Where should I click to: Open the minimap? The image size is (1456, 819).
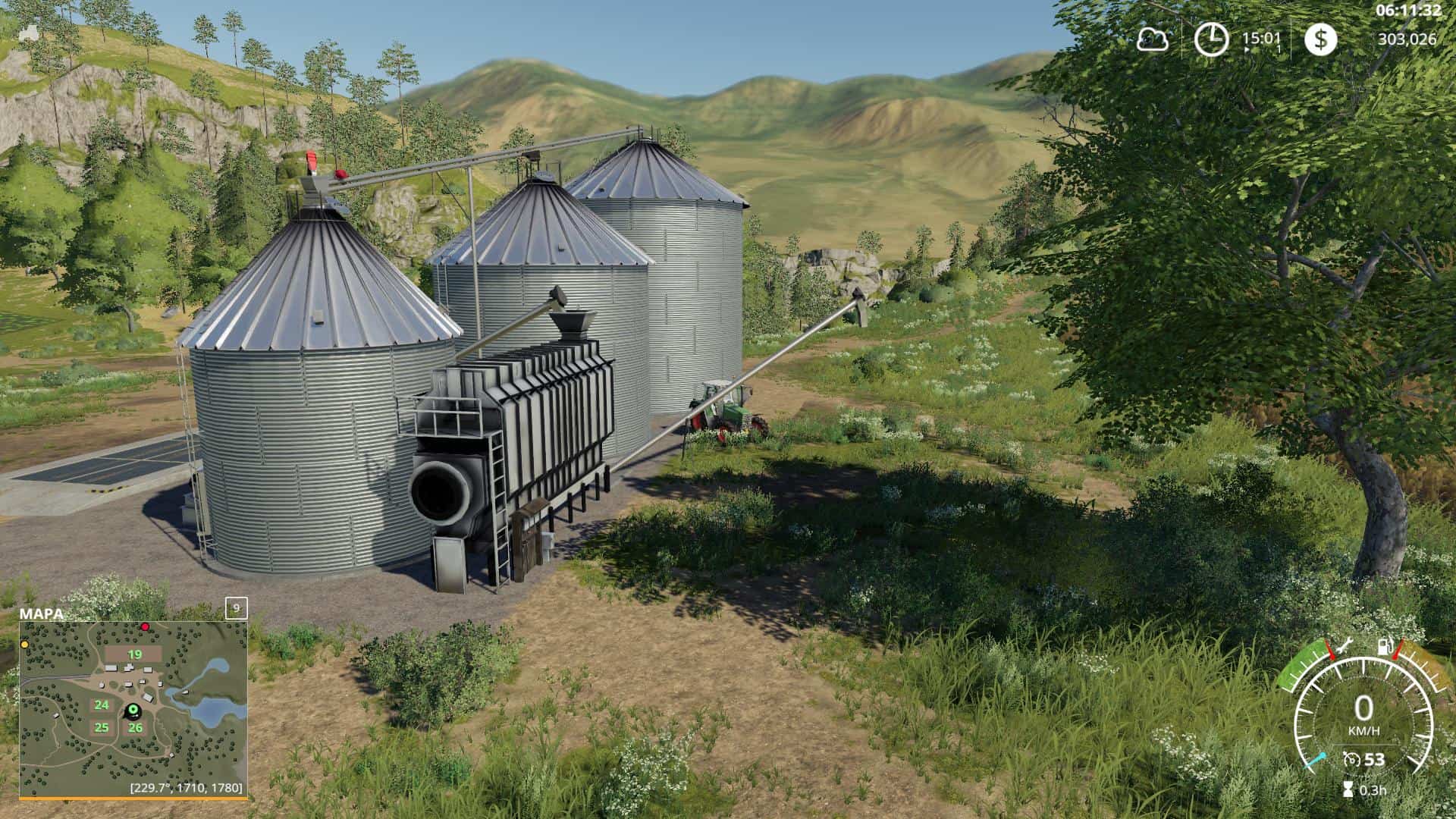(x=133, y=708)
